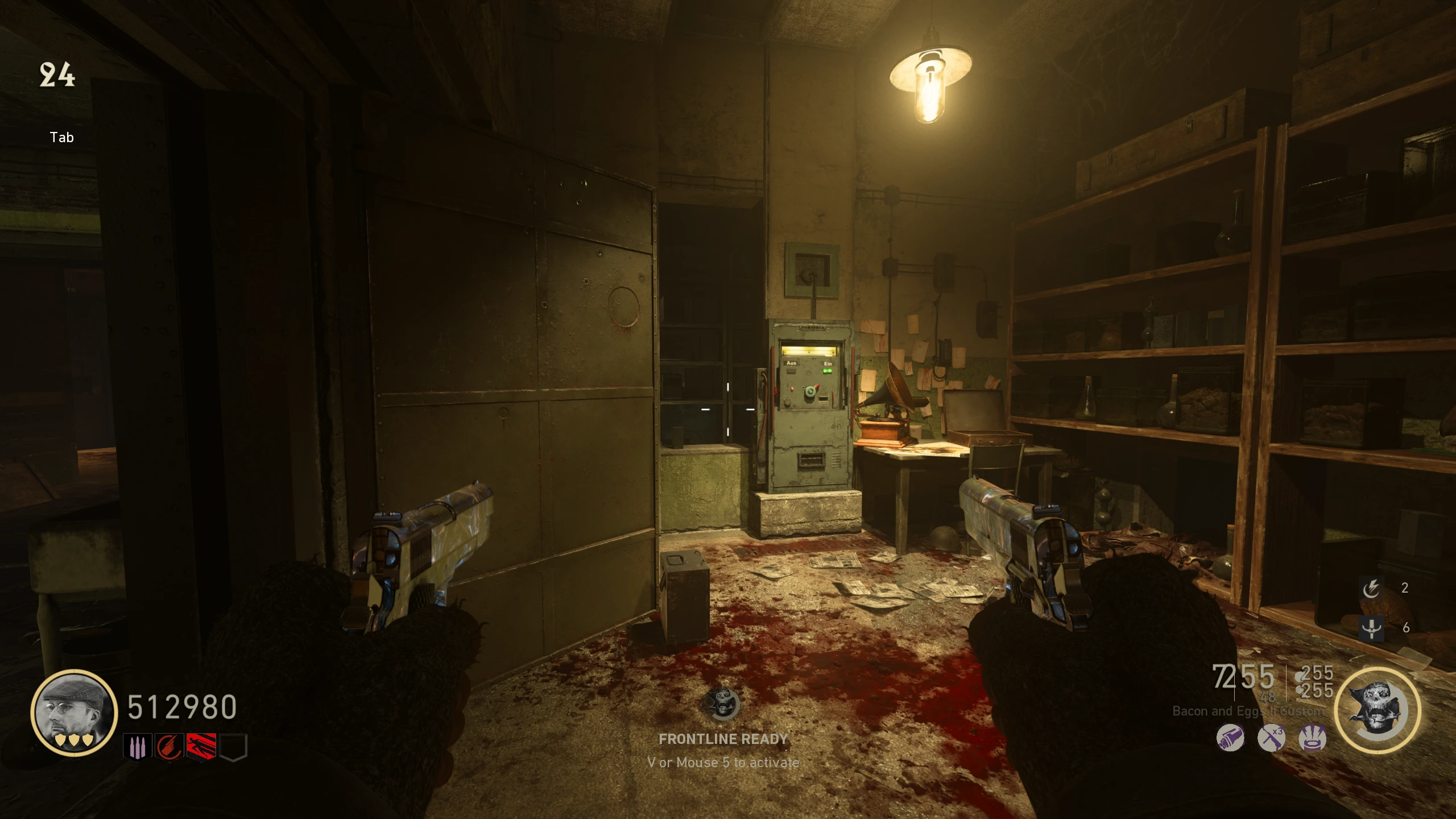This screenshot has height=819, width=1456.
Task: Click the Frontline Ready skull indicator
Action: tap(723, 704)
